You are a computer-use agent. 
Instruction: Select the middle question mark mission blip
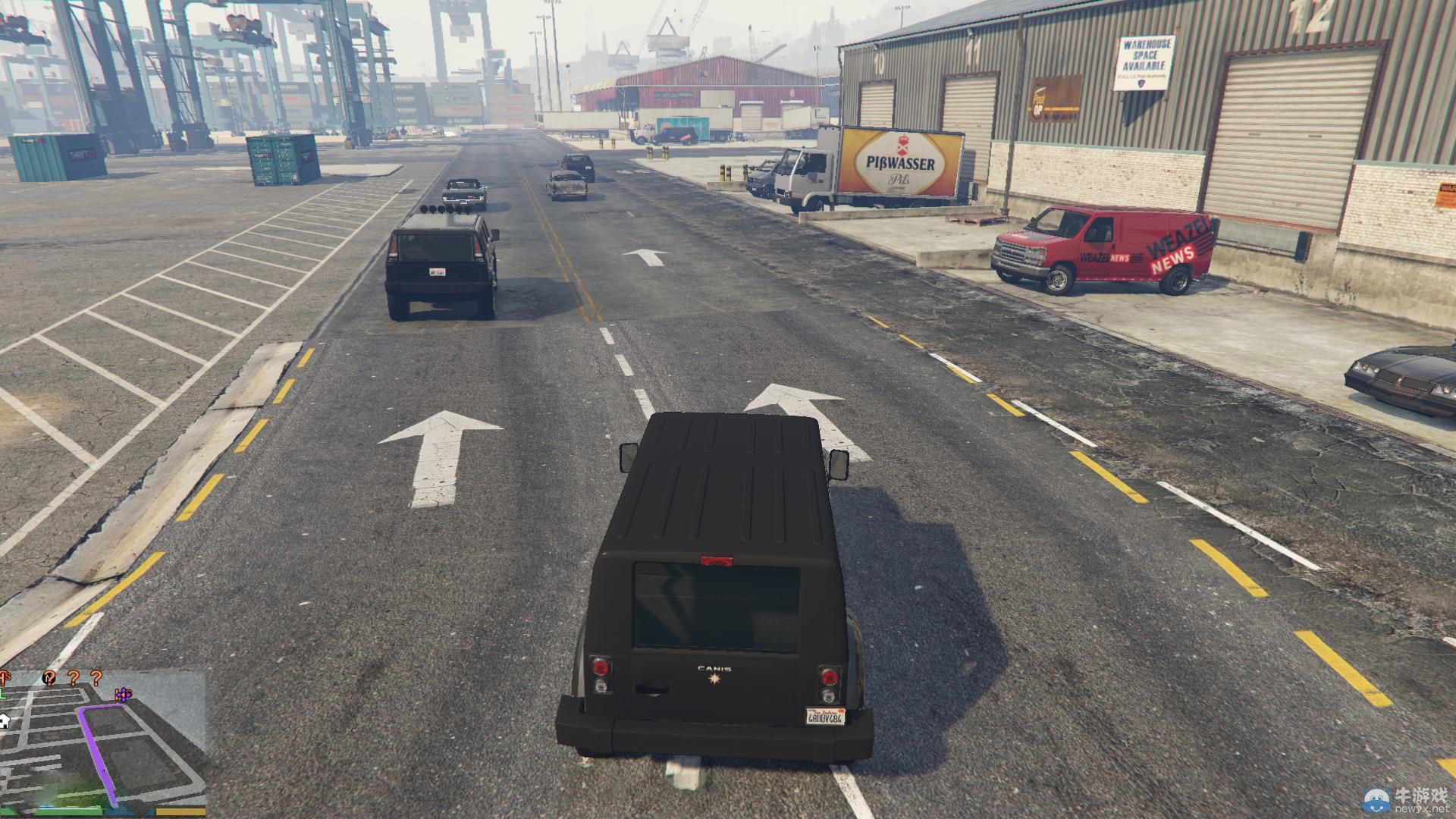coord(73,678)
